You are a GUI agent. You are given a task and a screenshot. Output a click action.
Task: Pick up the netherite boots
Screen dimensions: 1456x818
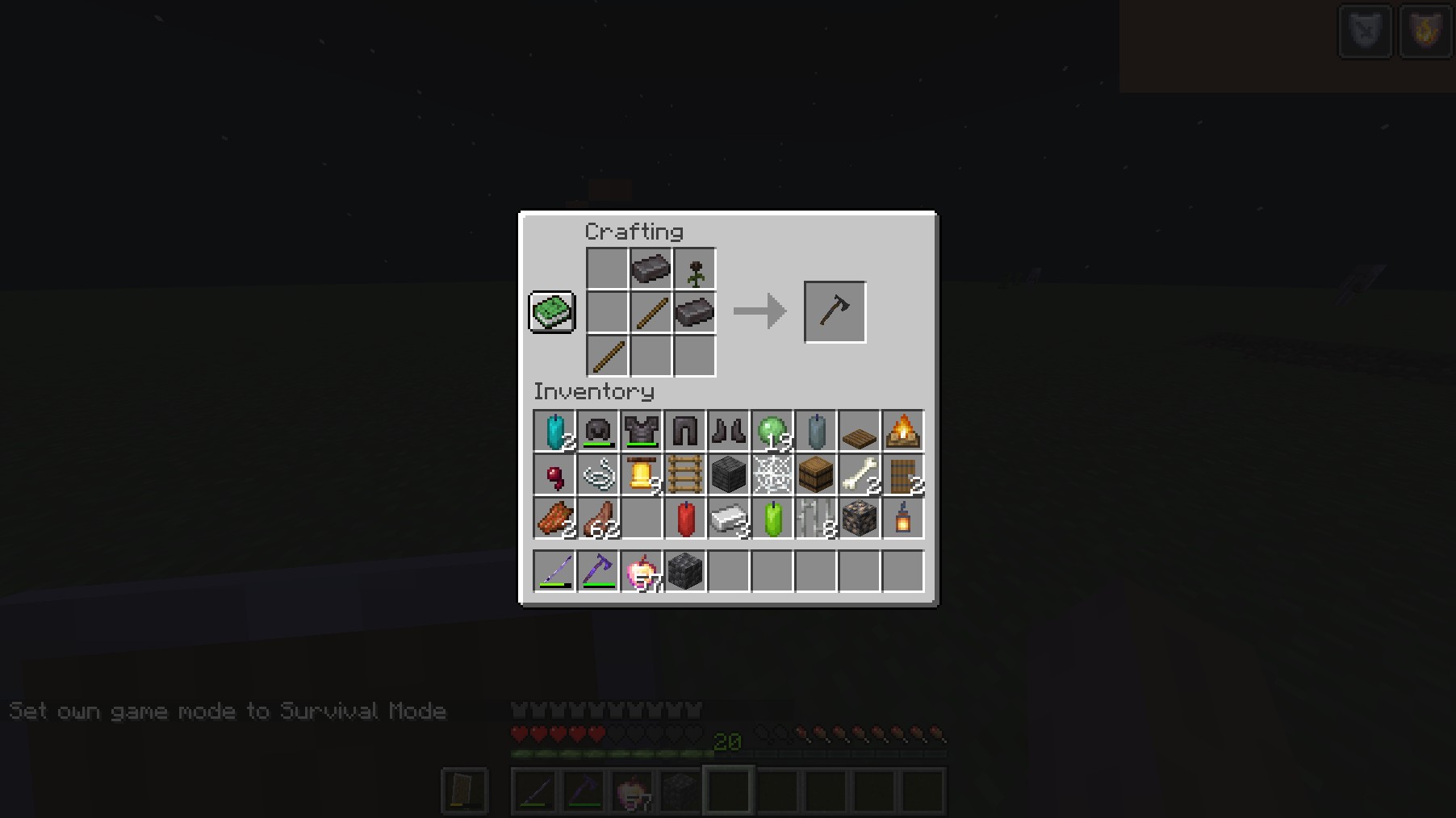(x=729, y=432)
